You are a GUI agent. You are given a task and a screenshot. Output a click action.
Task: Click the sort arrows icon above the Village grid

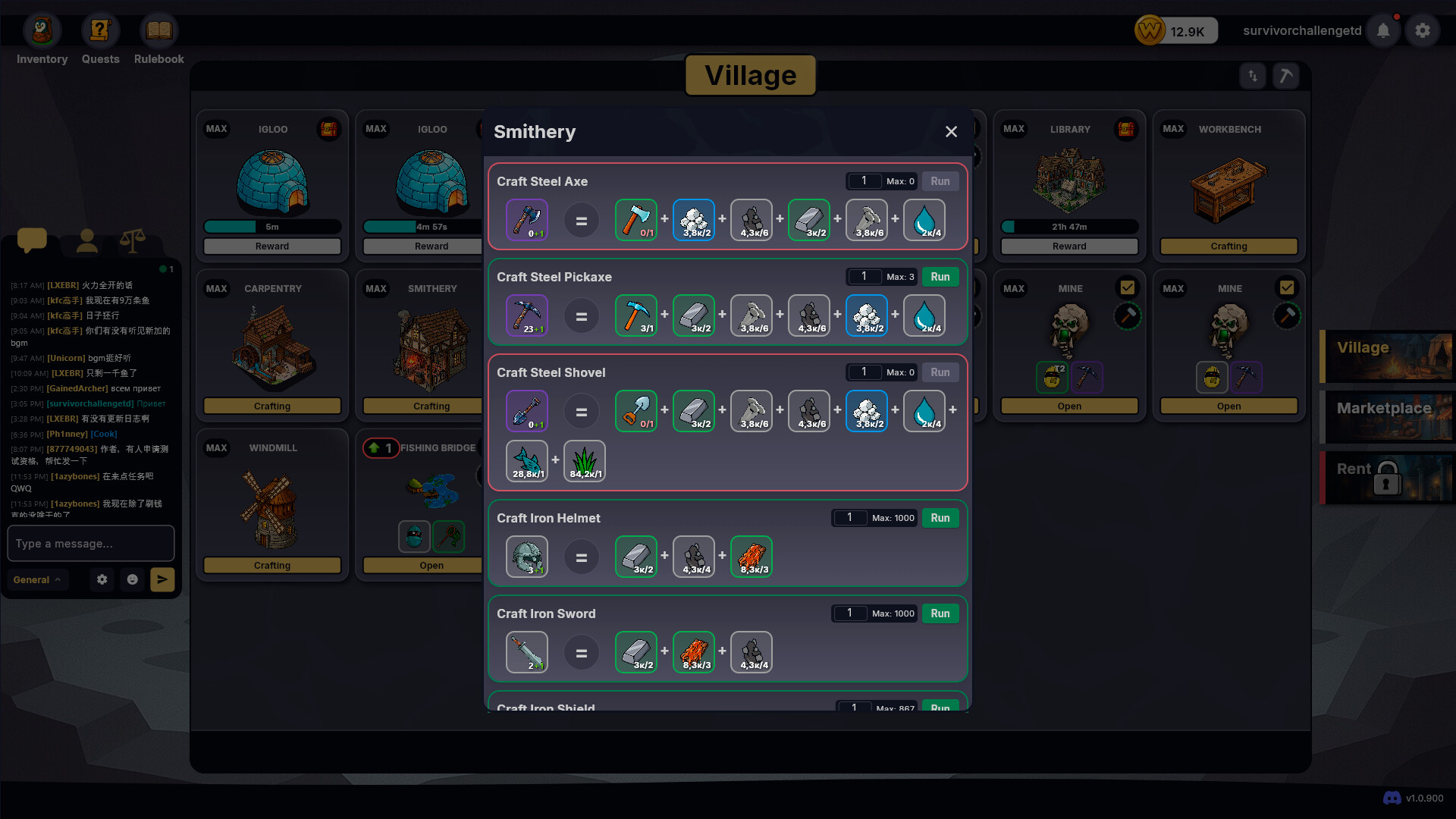click(1252, 76)
